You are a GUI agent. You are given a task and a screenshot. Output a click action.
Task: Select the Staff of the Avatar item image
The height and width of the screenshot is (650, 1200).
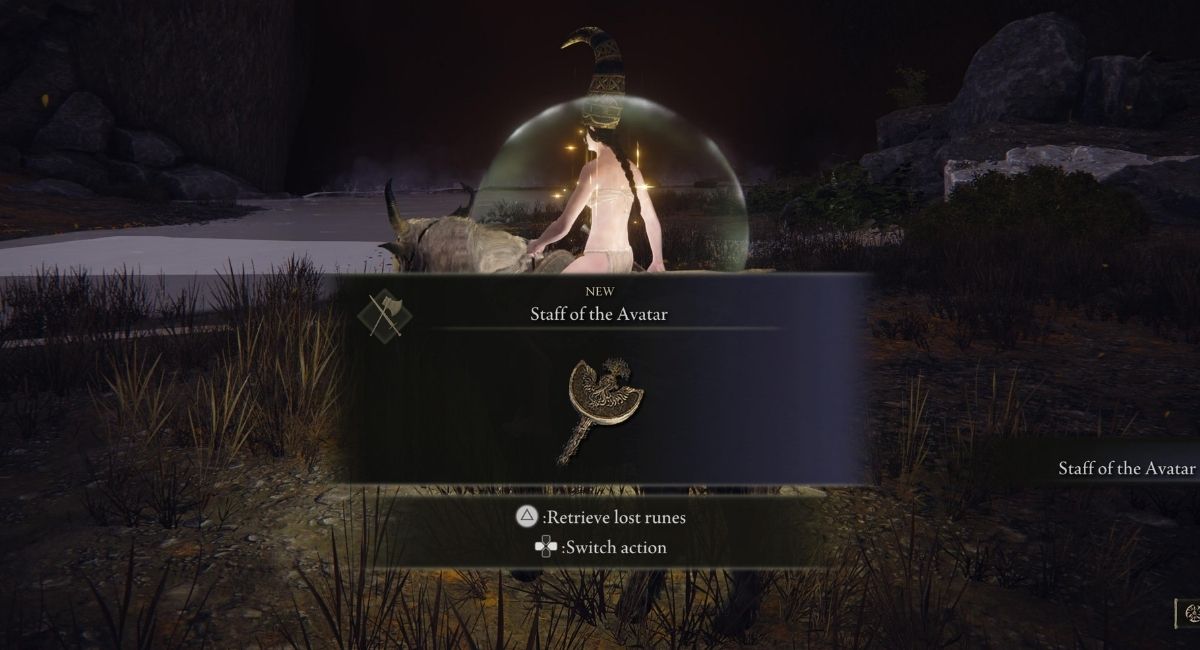(603, 407)
